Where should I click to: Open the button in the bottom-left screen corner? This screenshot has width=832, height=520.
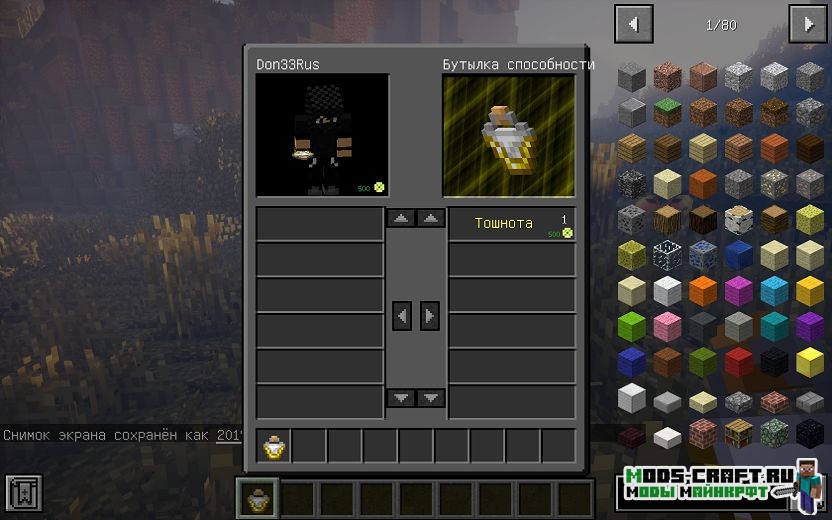pyautogui.click(x=23, y=492)
